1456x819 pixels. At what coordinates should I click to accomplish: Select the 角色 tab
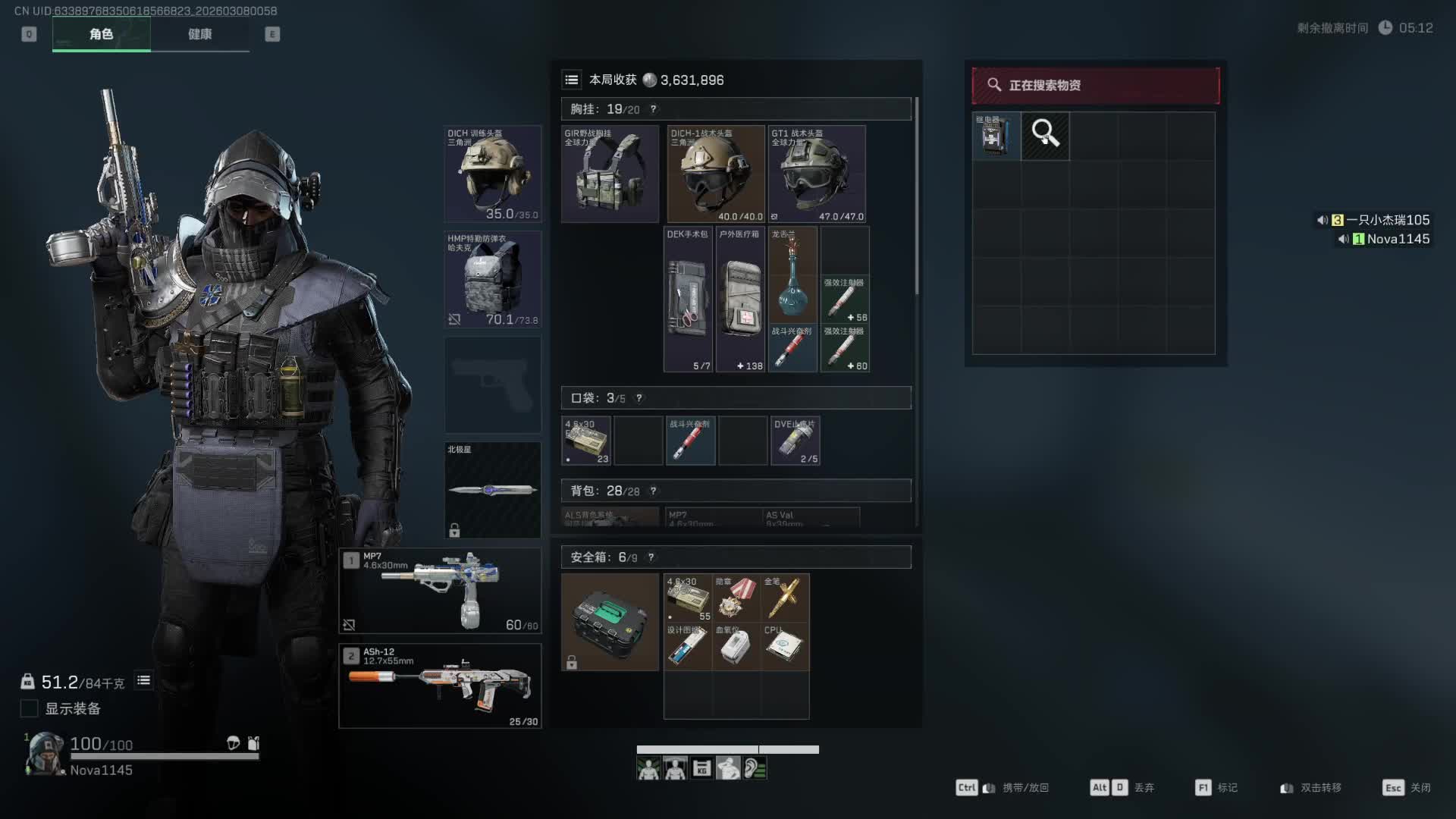[x=101, y=34]
